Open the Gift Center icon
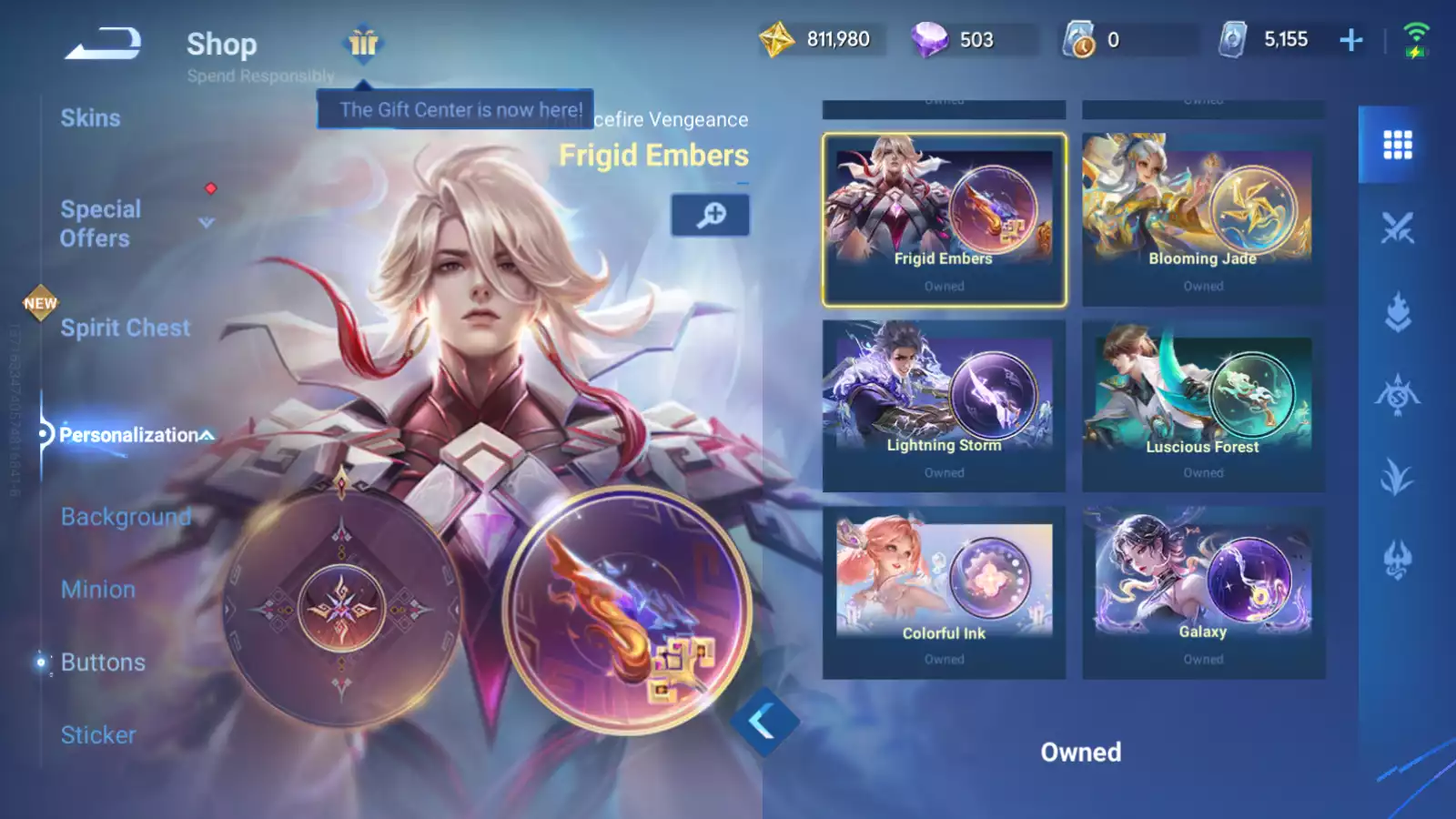The image size is (1456, 819). pos(363,43)
